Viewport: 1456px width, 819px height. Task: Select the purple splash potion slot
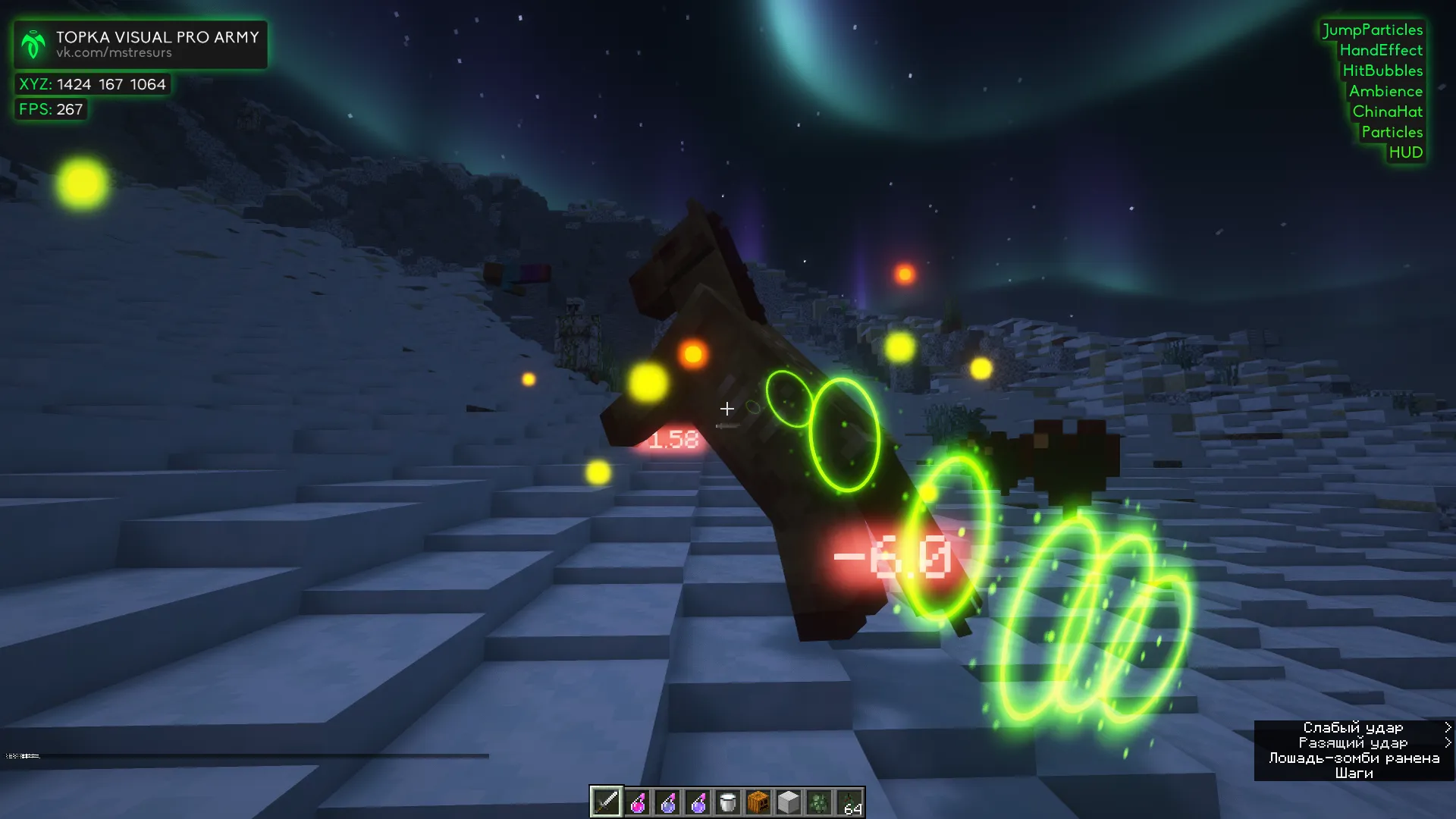tap(698, 802)
